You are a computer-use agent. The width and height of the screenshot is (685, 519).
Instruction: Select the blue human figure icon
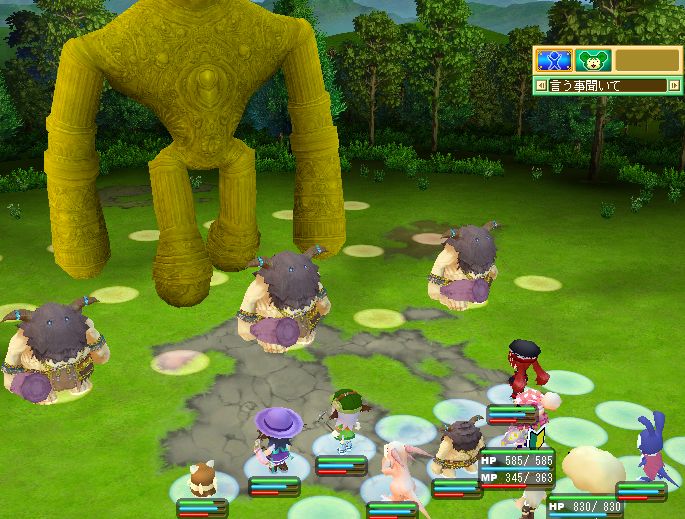[x=553, y=60]
